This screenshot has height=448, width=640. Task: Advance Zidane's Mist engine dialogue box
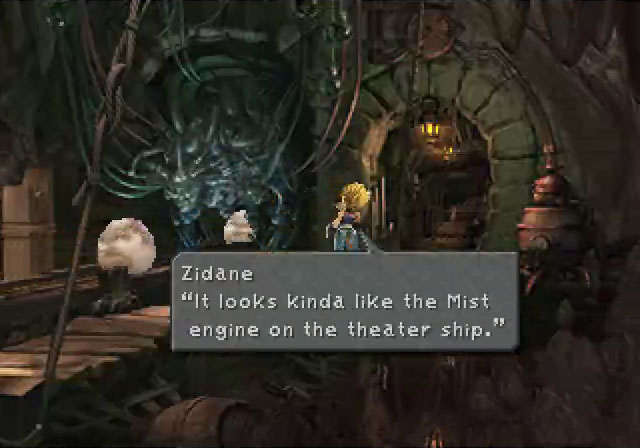(344, 301)
